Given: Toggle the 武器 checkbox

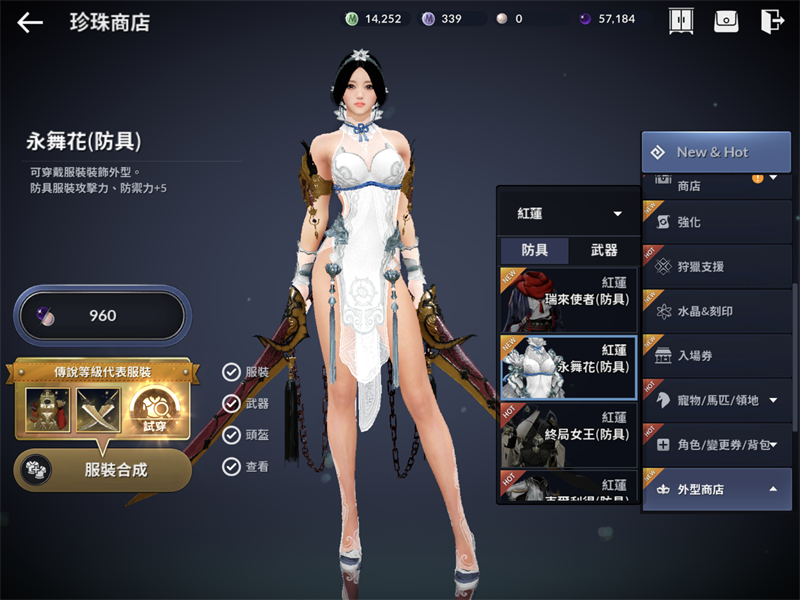Looking at the screenshot, I should pos(232,403).
